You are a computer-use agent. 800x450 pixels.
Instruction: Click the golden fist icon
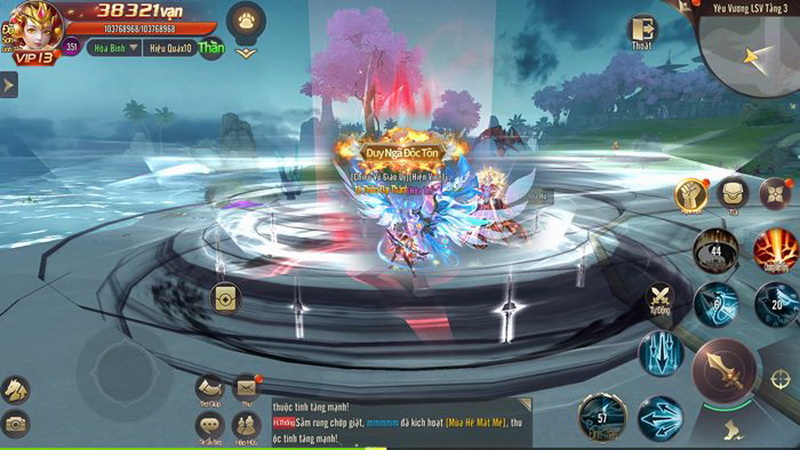(690, 195)
